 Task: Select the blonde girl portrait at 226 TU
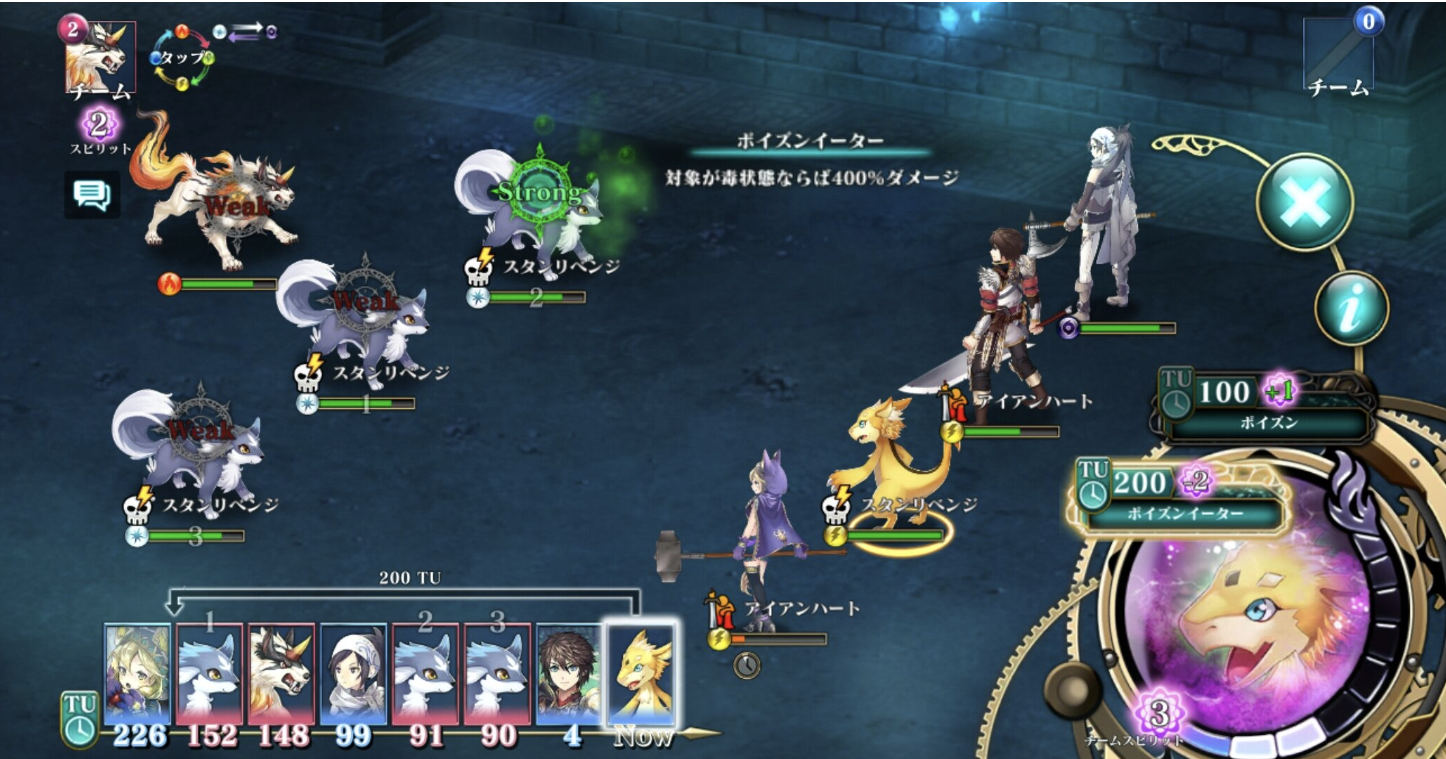point(137,674)
